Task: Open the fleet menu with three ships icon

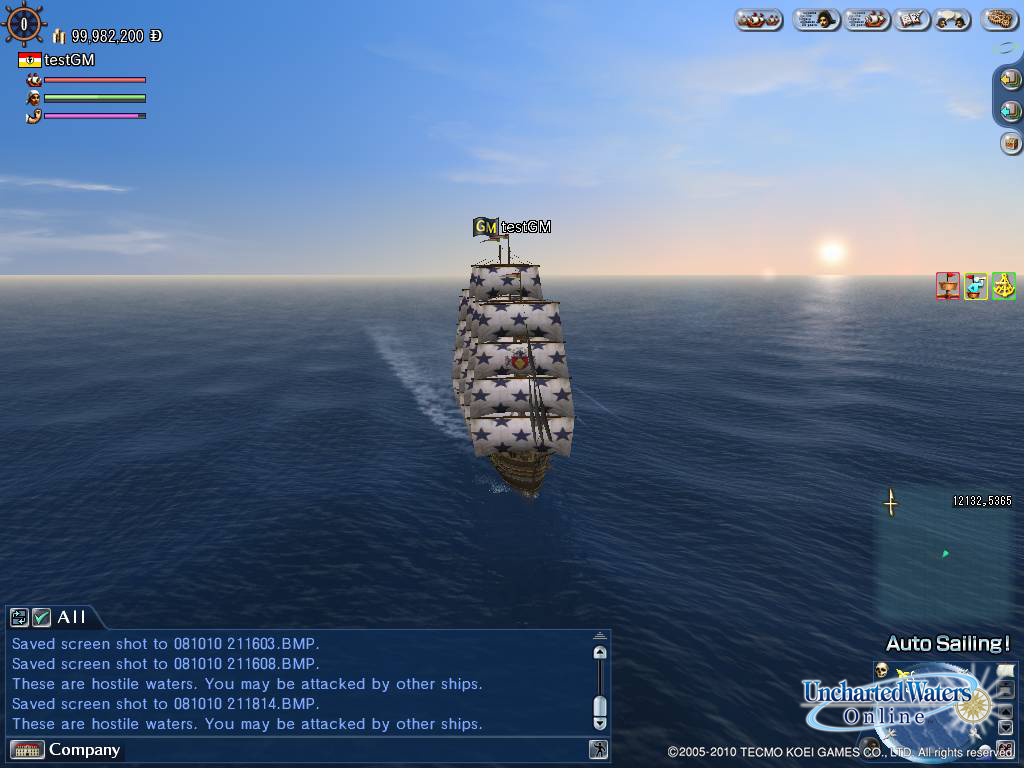Action: [x=759, y=19]
